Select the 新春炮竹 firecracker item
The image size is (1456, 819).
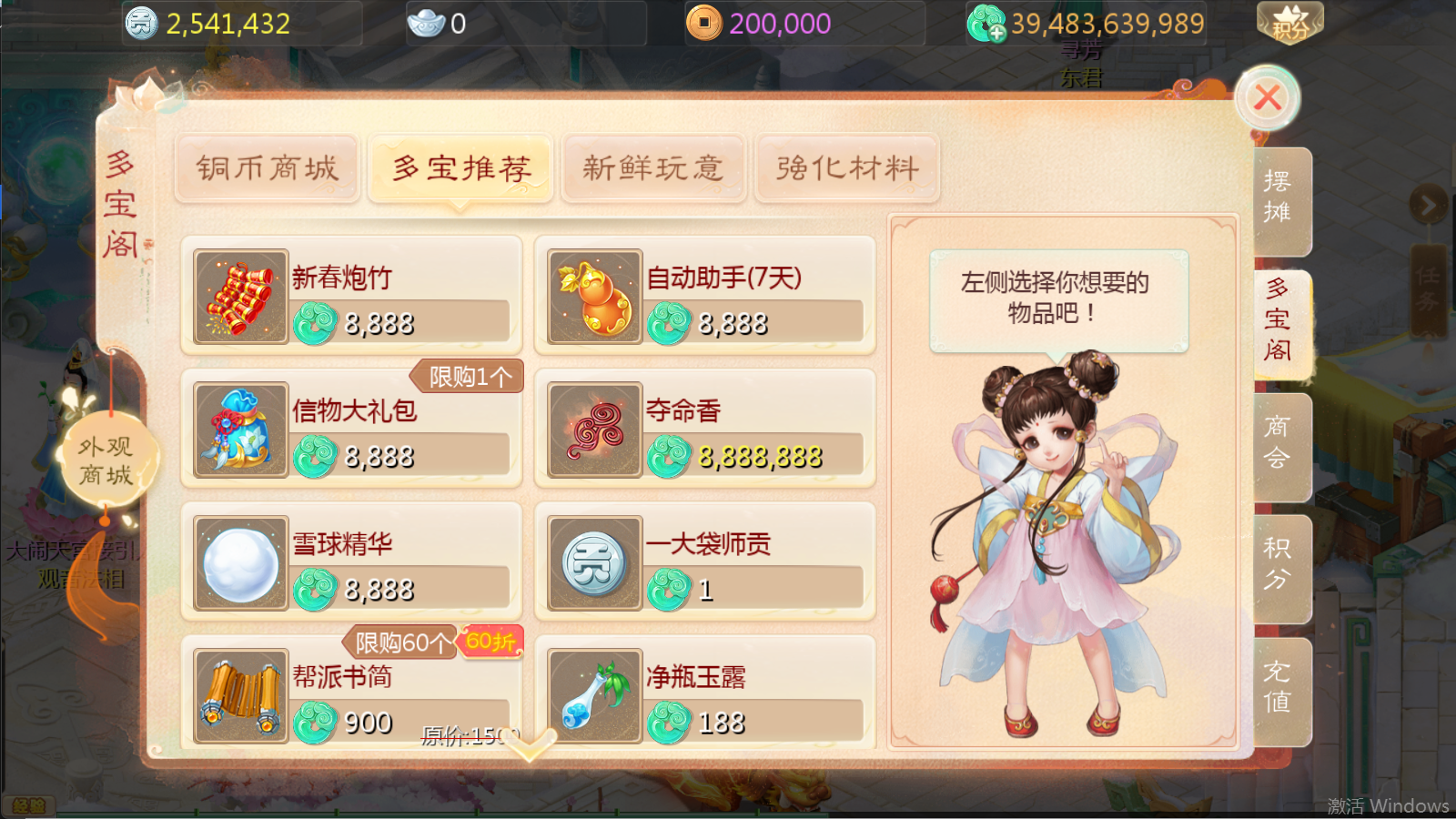(351, 296)
